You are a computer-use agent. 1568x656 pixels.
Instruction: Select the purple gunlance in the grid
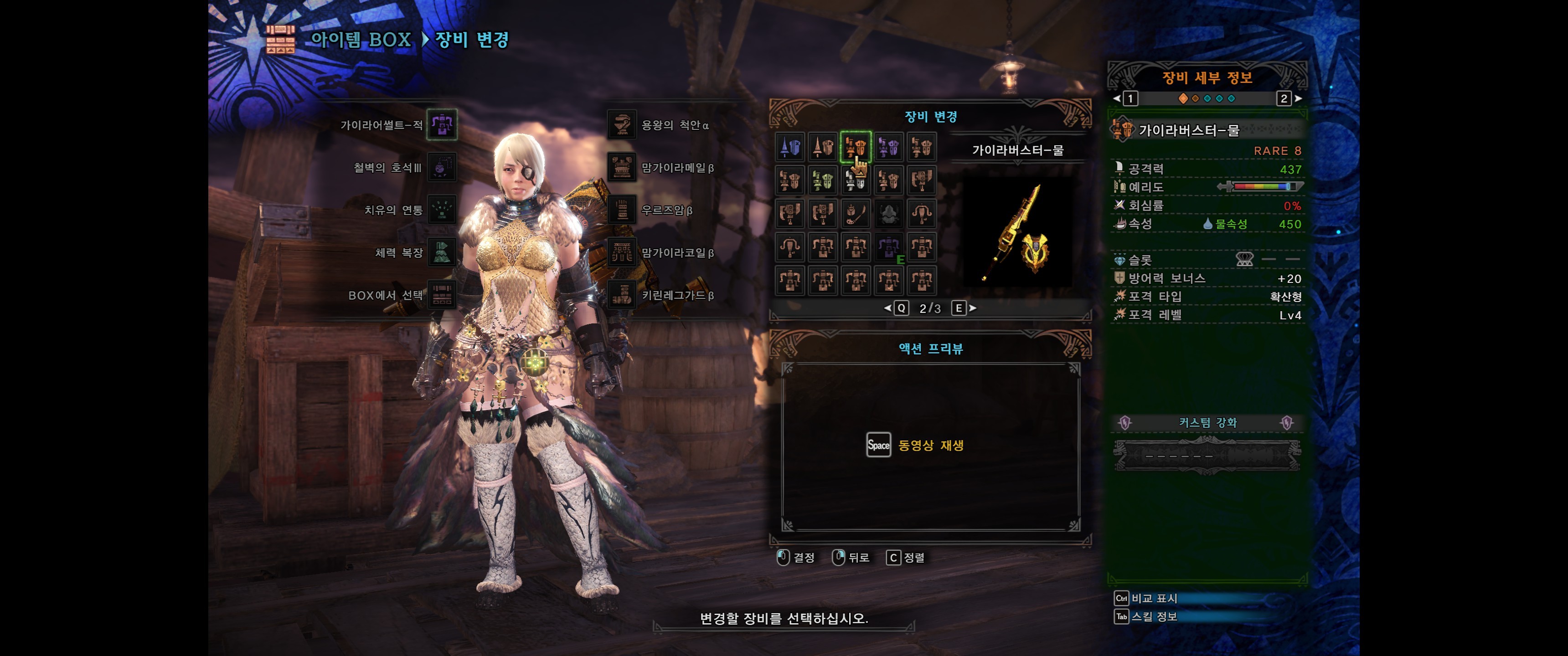click(888, 147)
